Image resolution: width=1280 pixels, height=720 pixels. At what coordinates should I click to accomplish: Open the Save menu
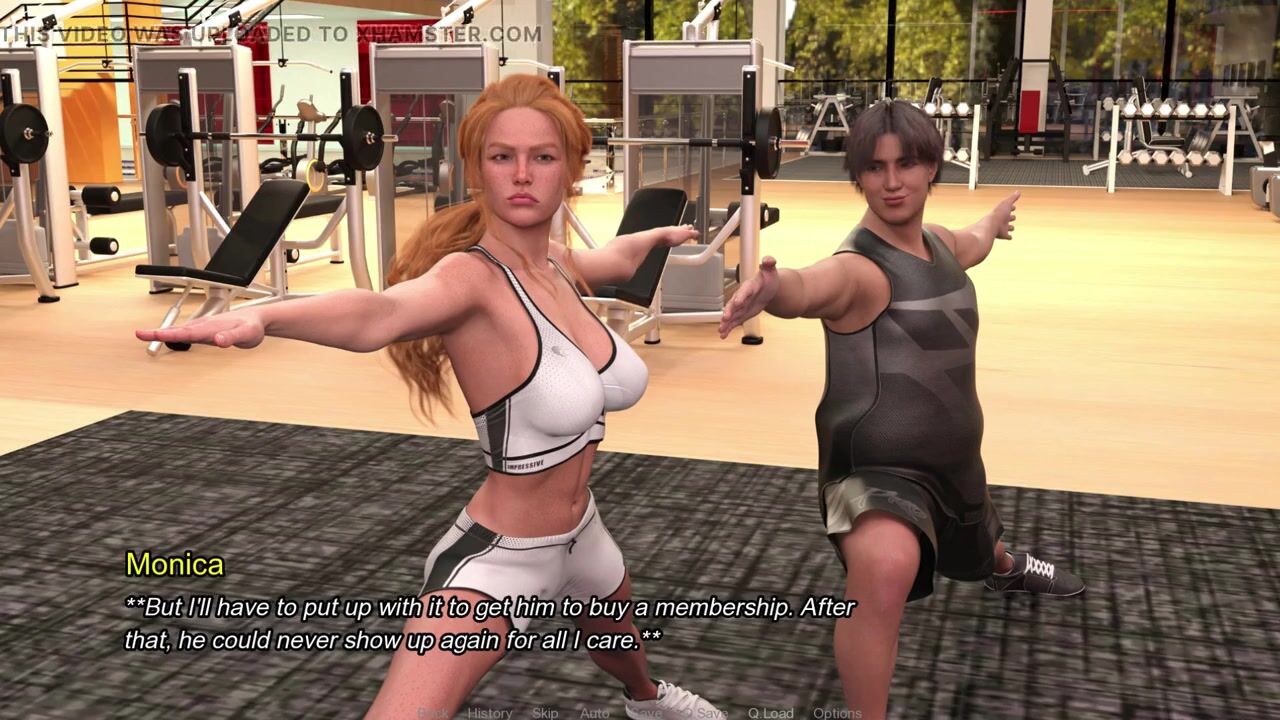643,713
